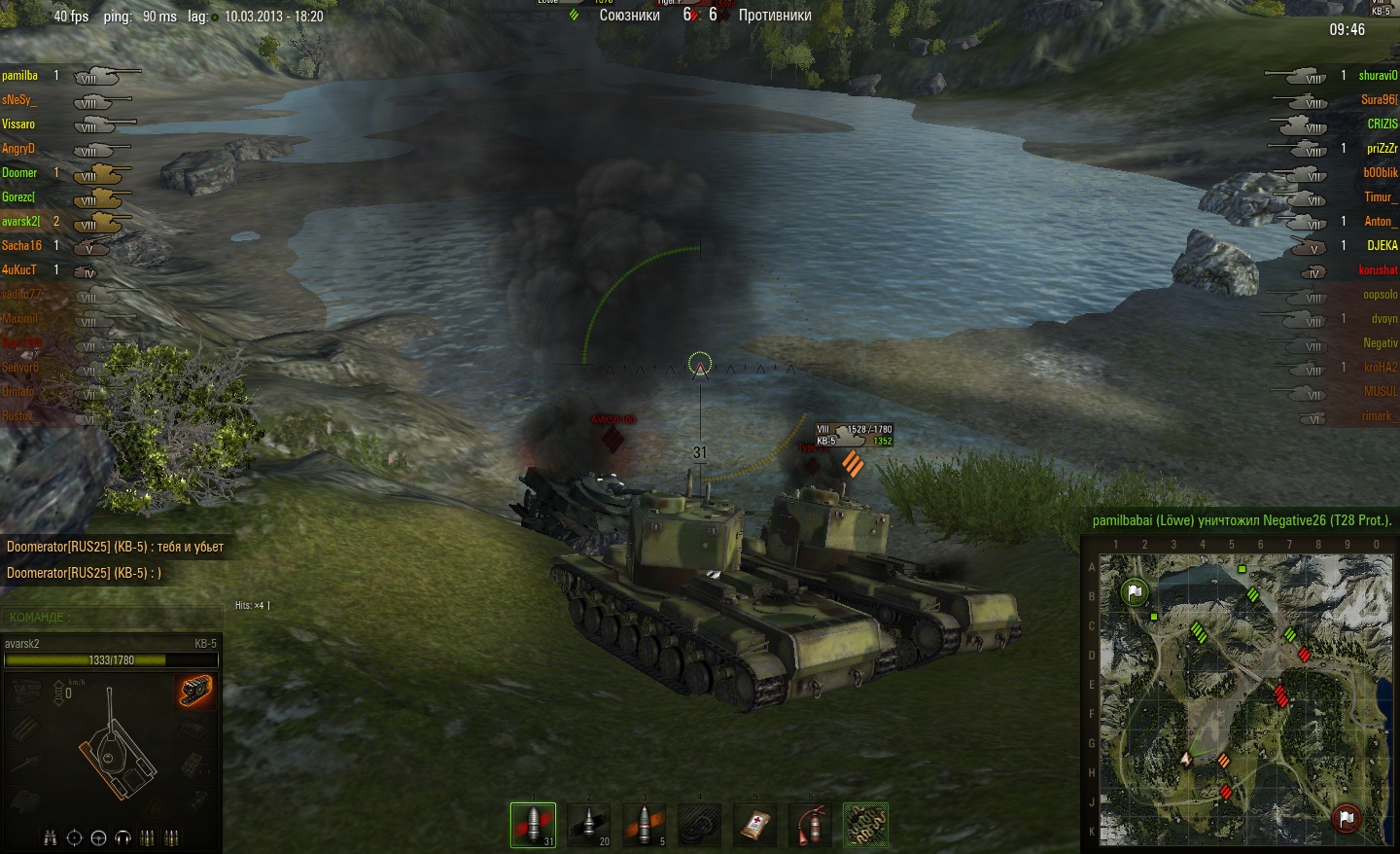Activate the fire extinguisher consumable
Screen dimensions: 1400x854
[x=810, y=825]
